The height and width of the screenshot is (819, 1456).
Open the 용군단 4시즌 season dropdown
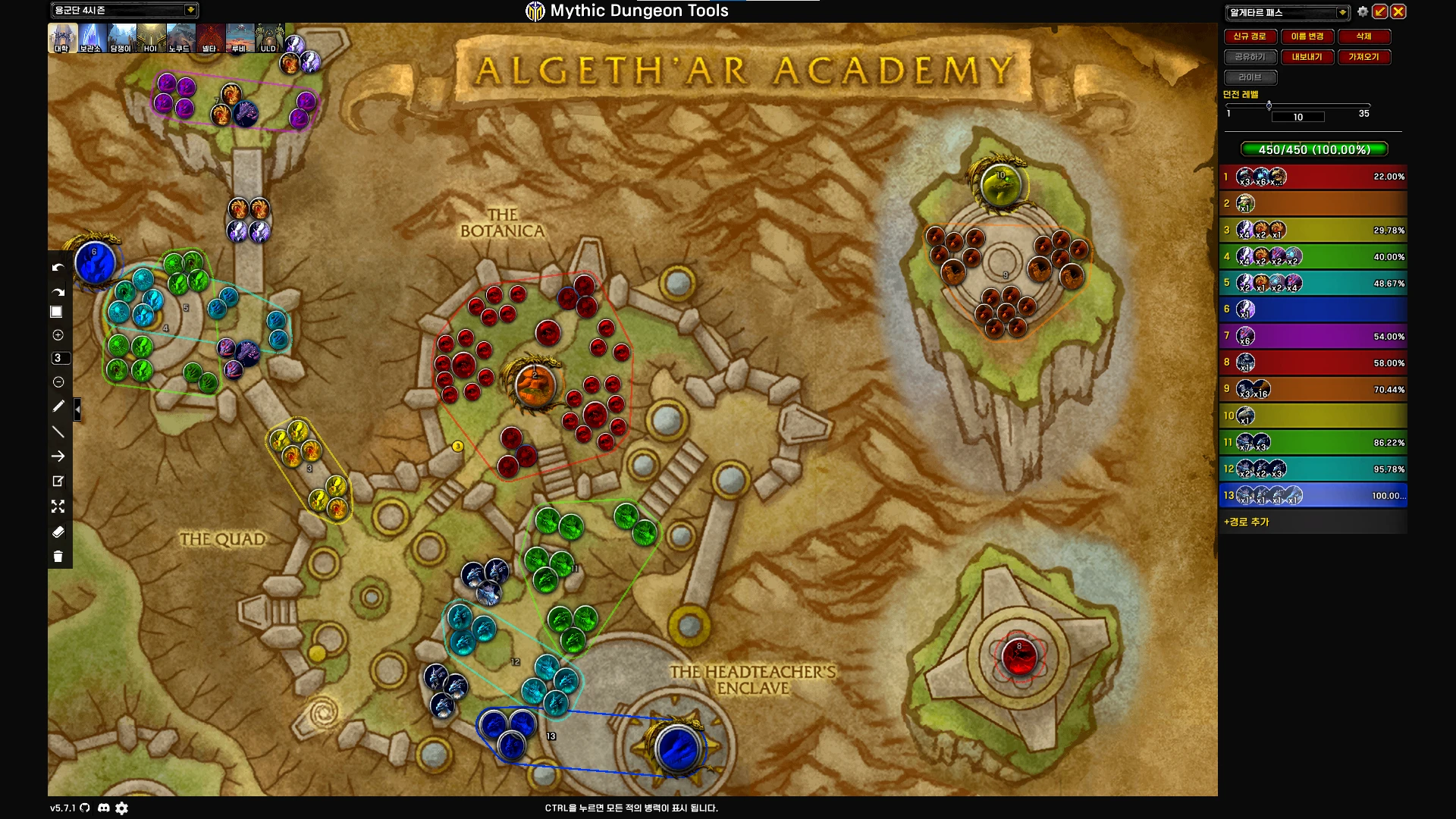(x=190, y=10)
